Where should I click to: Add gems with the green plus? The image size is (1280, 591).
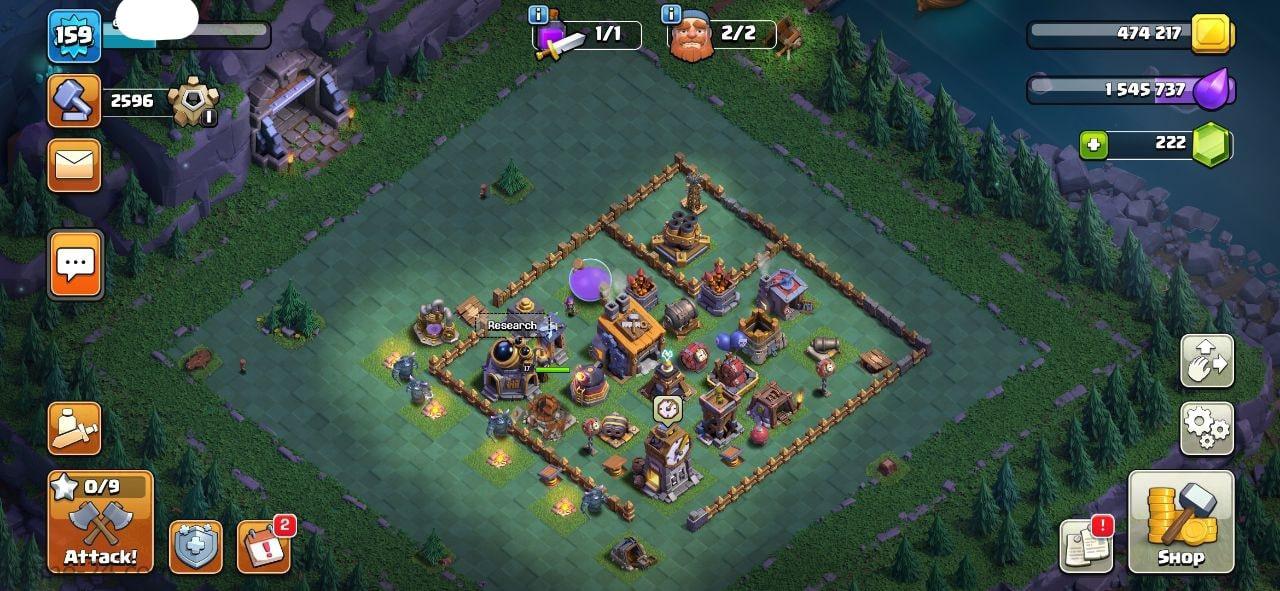pyautogui.click(x=1094, y=145)
